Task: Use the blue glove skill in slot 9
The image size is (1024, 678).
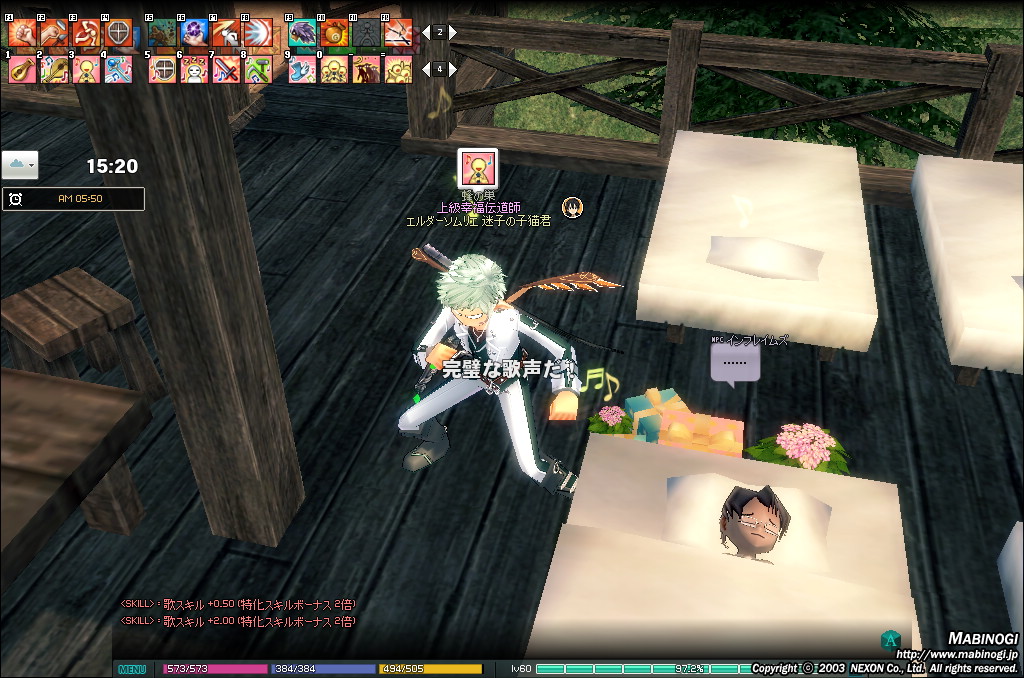Action: [x=302, y=69]
